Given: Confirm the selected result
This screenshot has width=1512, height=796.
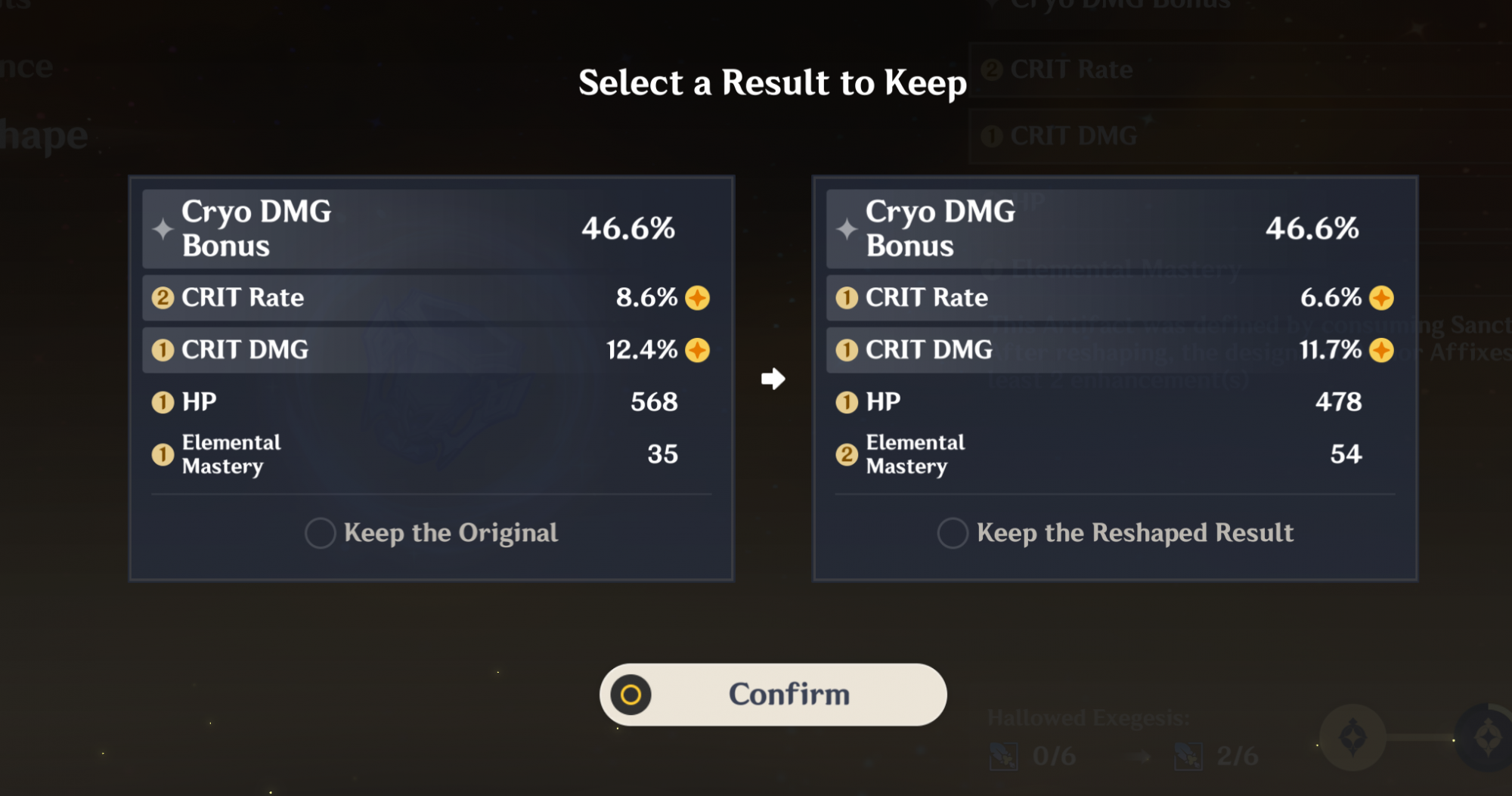Looking at the screenshot, I should click(x=773, y=695).
